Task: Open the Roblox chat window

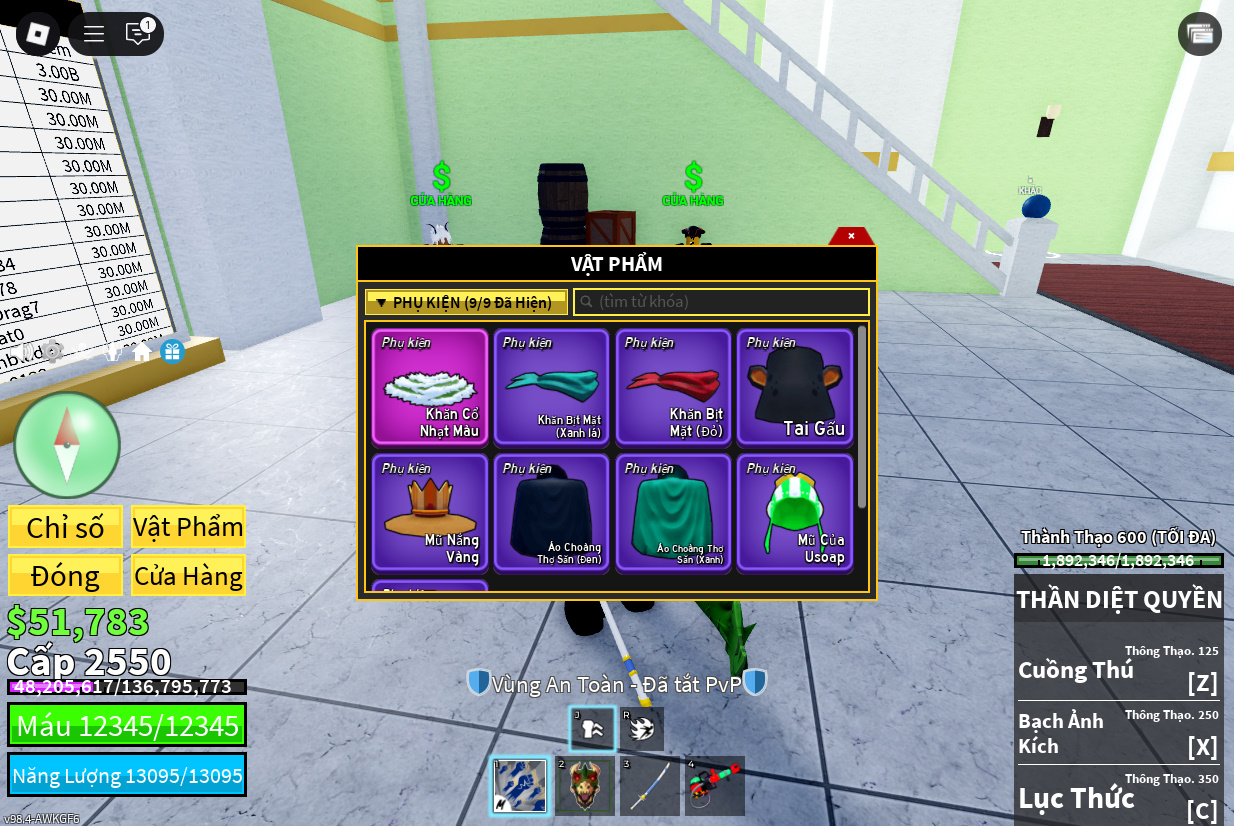Action: click(138, 33)
